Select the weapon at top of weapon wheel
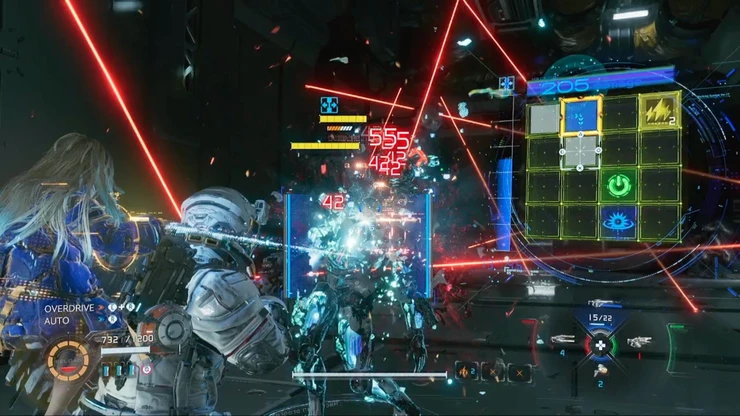This screenshot has width=740, height=416. [600, 303]
